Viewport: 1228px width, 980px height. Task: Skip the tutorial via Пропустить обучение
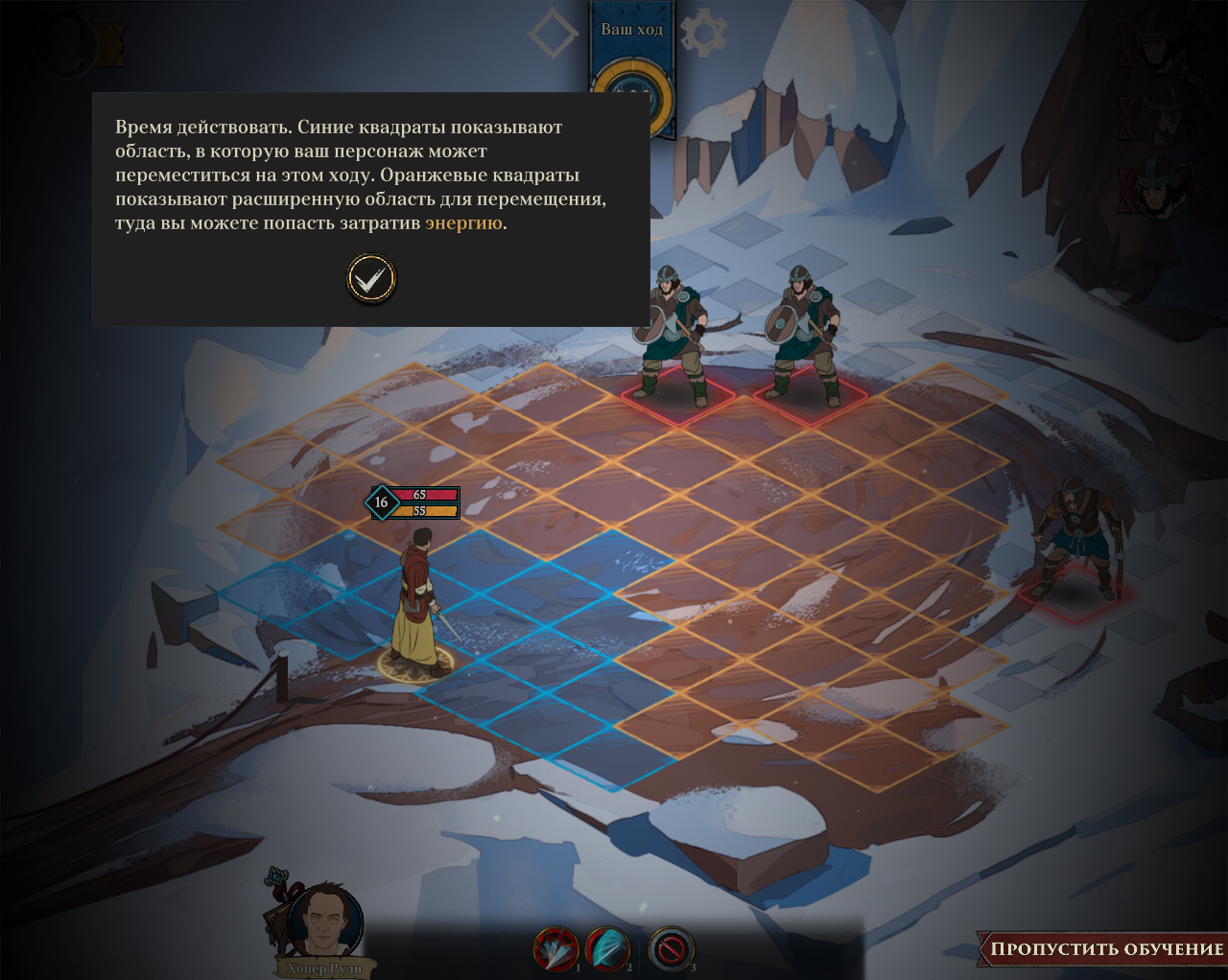(1106, 949)
